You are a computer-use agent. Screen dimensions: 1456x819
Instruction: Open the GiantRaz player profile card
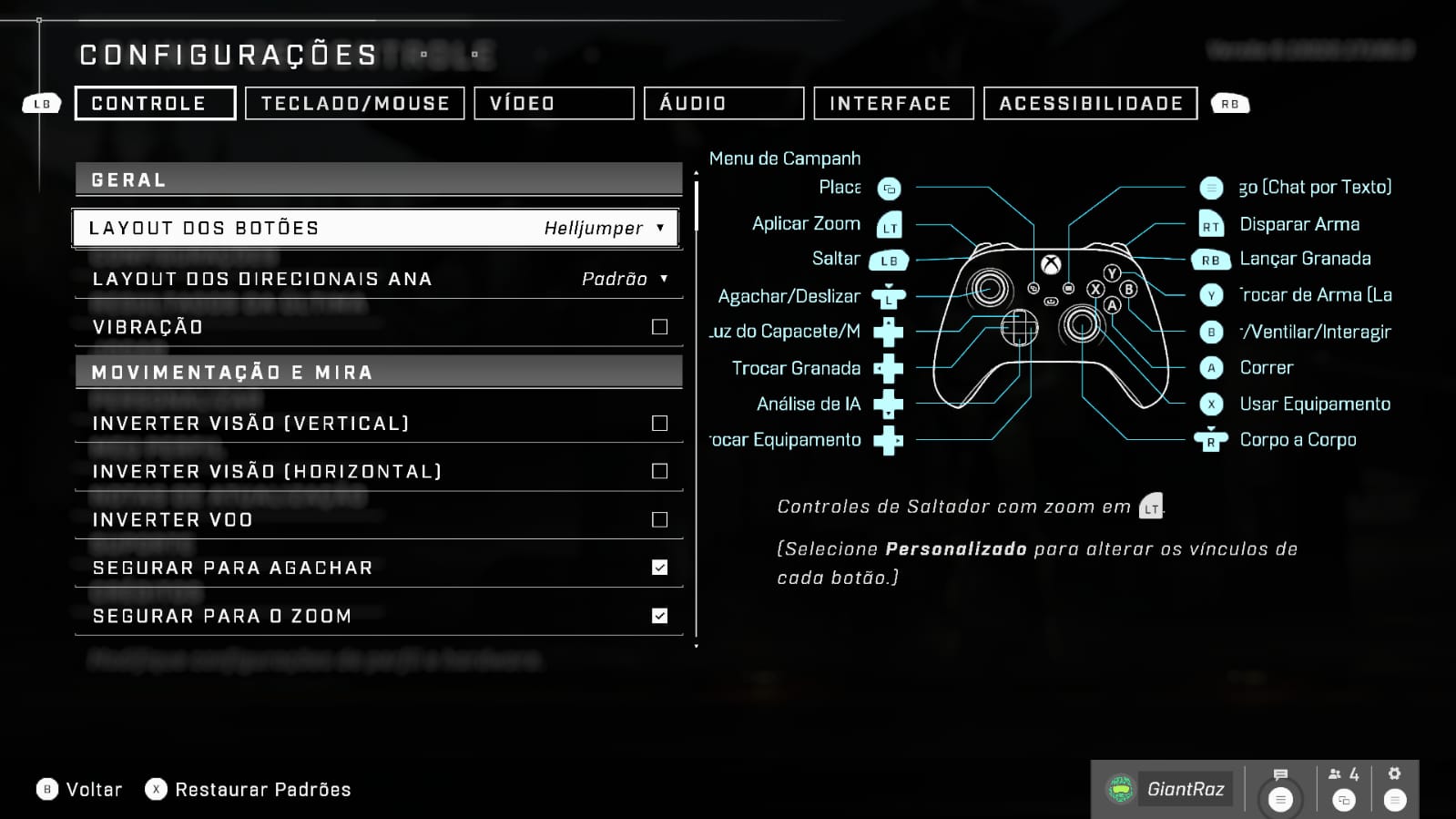pos(1169,789)
